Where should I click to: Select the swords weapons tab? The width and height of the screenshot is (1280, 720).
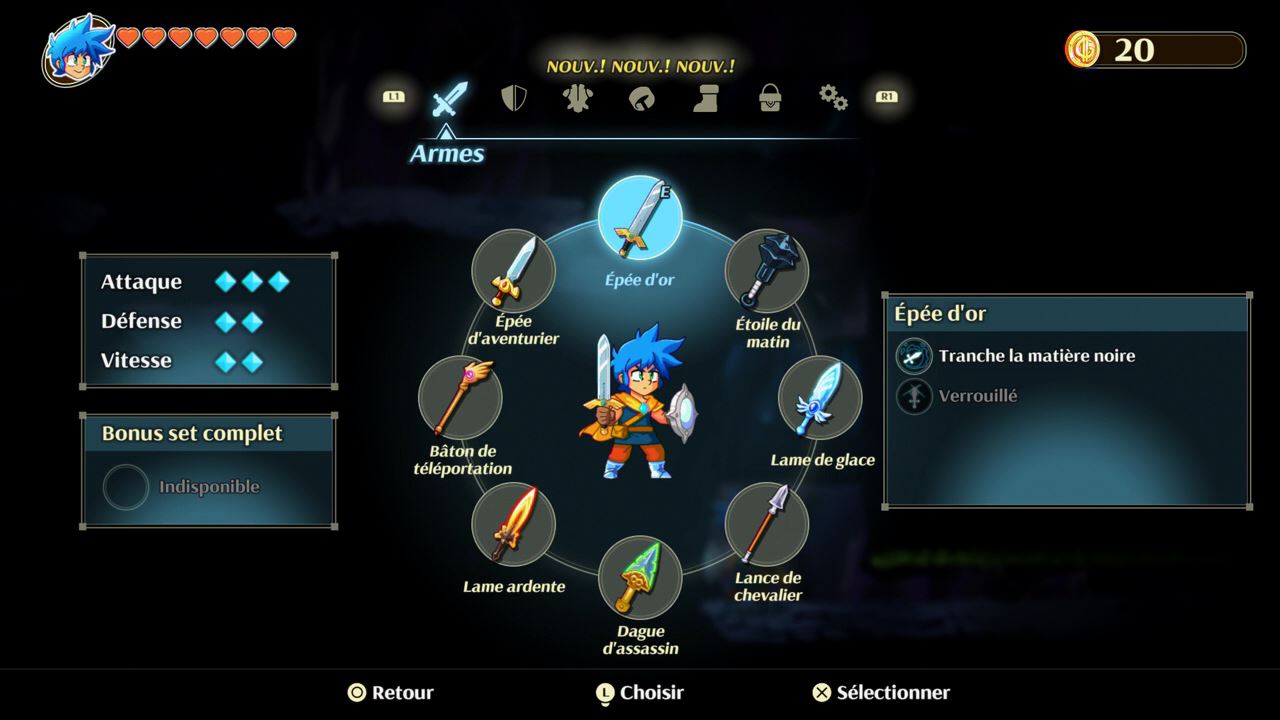(449, 98)
